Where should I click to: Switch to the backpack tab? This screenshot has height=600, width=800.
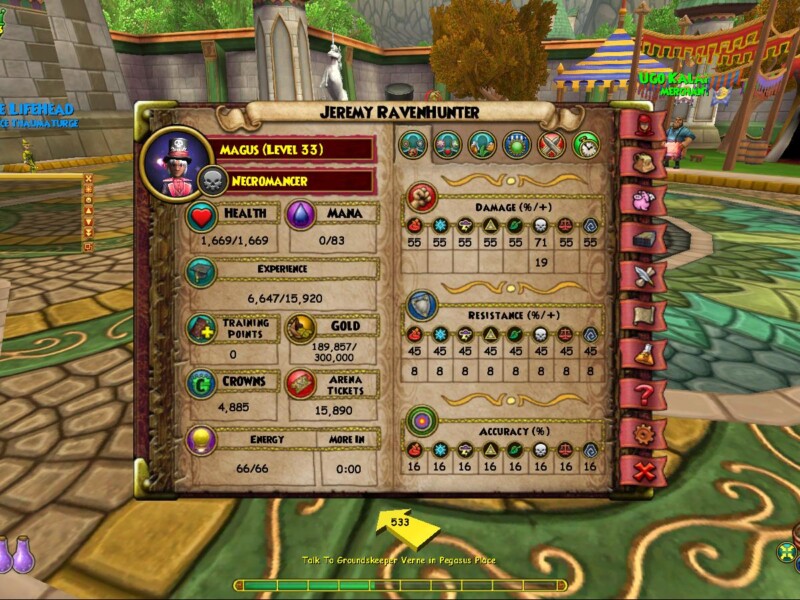pyautogui.click(x=641, y=163)
